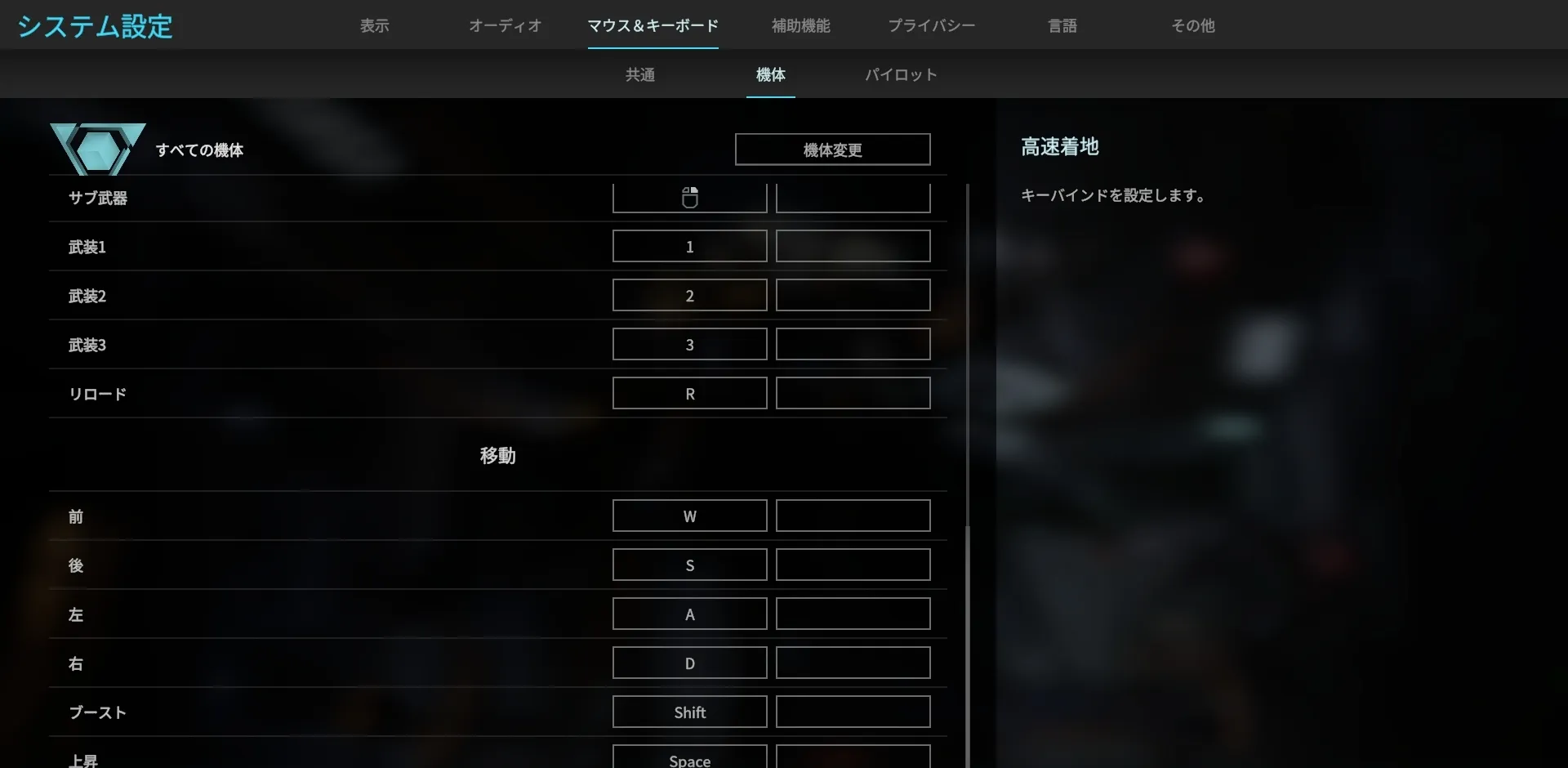Click the W binding for 前
This screenshot has width=1568, height=768.
click(689, 516)
